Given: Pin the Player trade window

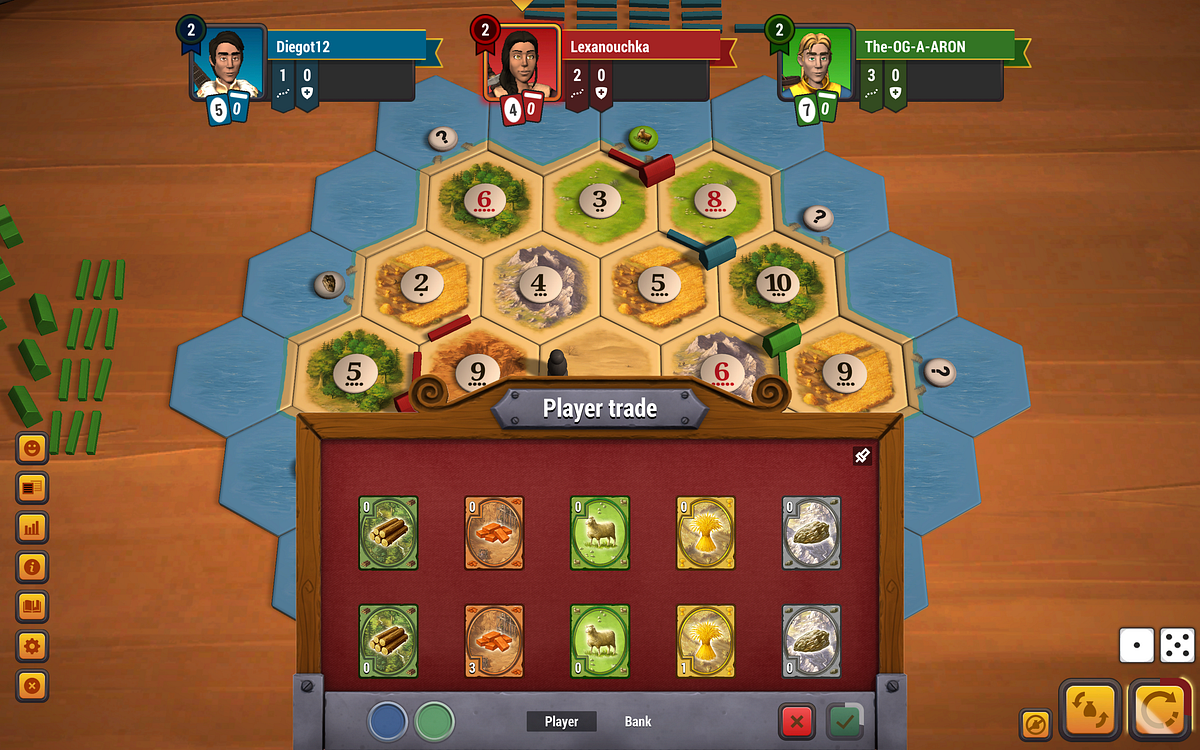Looking at the screenshot, I should 862,457.
